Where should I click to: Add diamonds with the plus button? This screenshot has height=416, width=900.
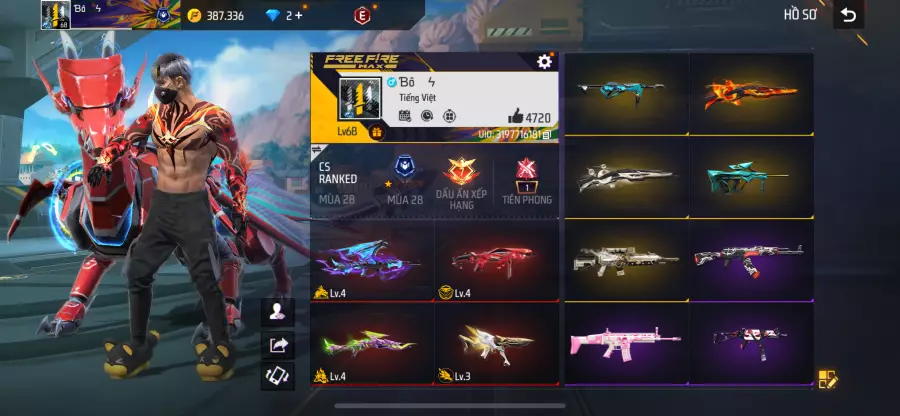pyautogui.click(x=298, y=15)
